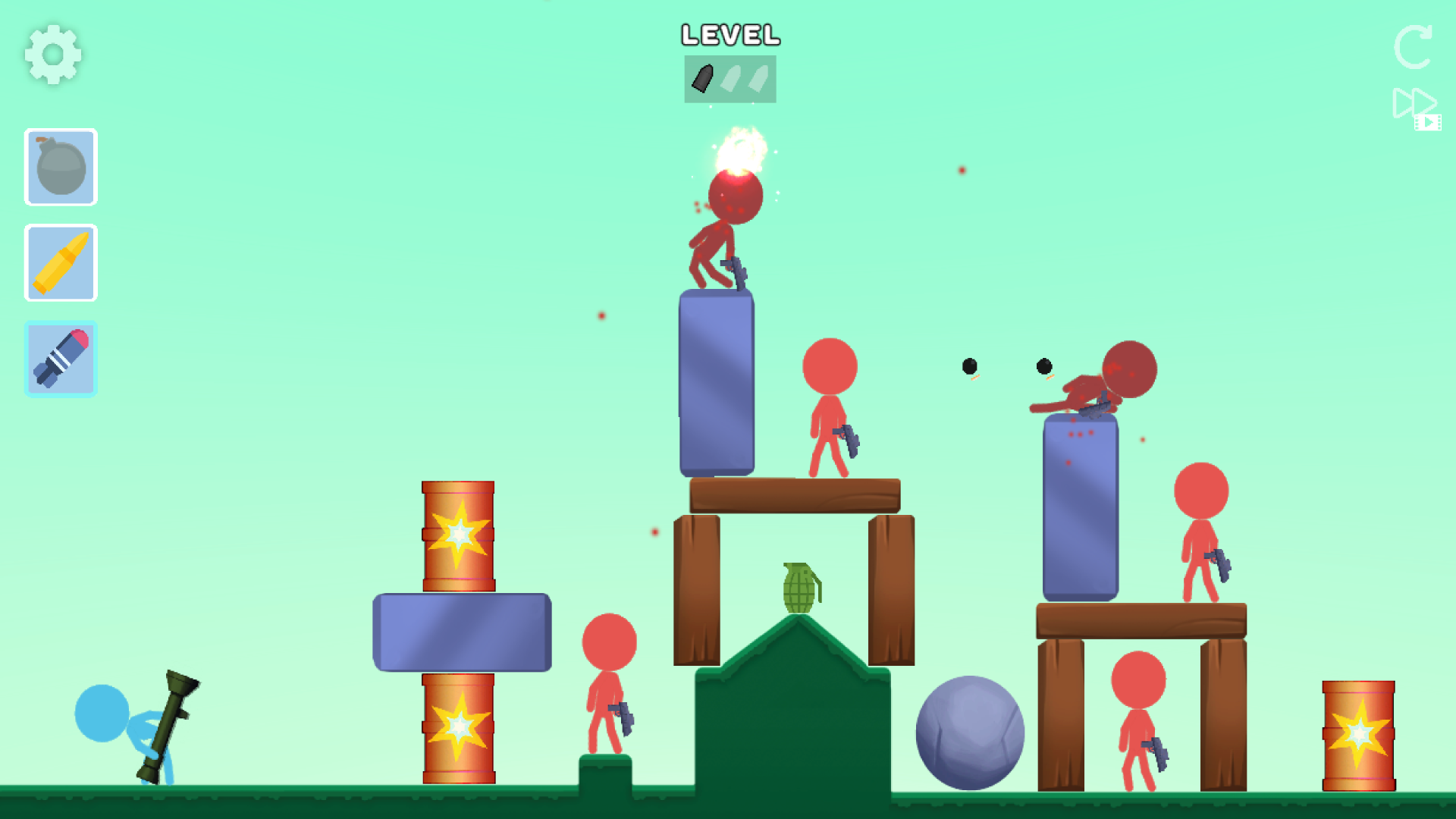Click the LEVEL title text
Image resolution: width=1456 pixels, height=819 pixels.
(x=730, y=34)
